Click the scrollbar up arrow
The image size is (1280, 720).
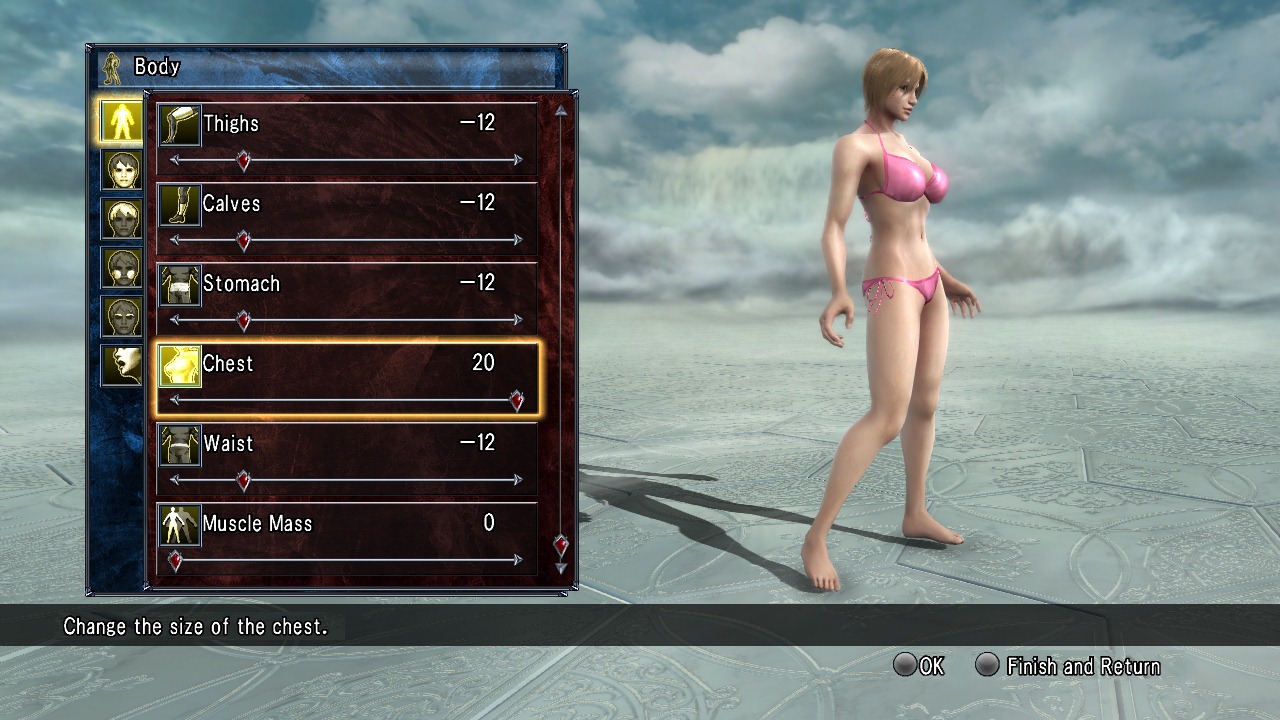tap(561, 111)
